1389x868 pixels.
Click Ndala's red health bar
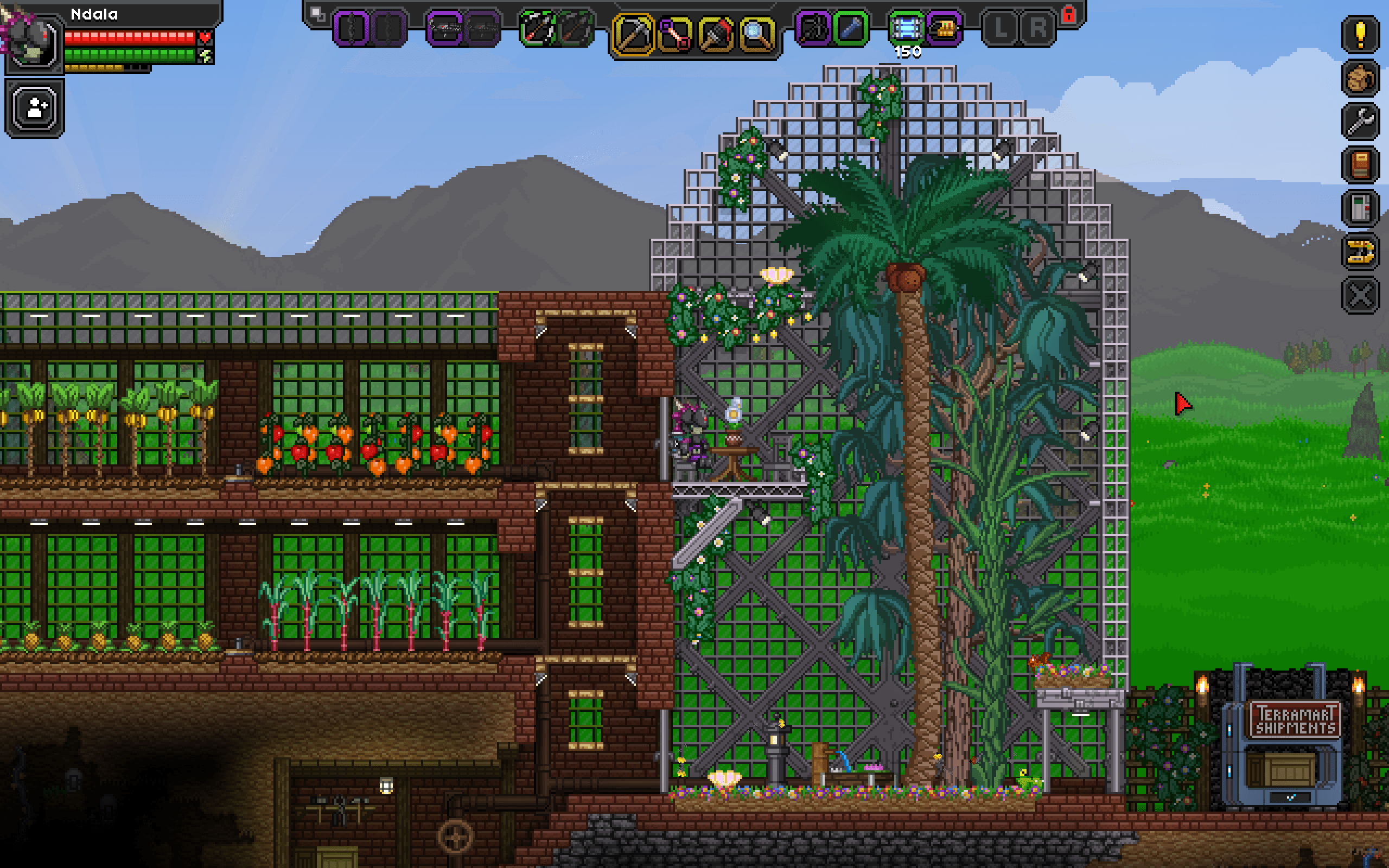pyautogui.click(x=129, y=39)
